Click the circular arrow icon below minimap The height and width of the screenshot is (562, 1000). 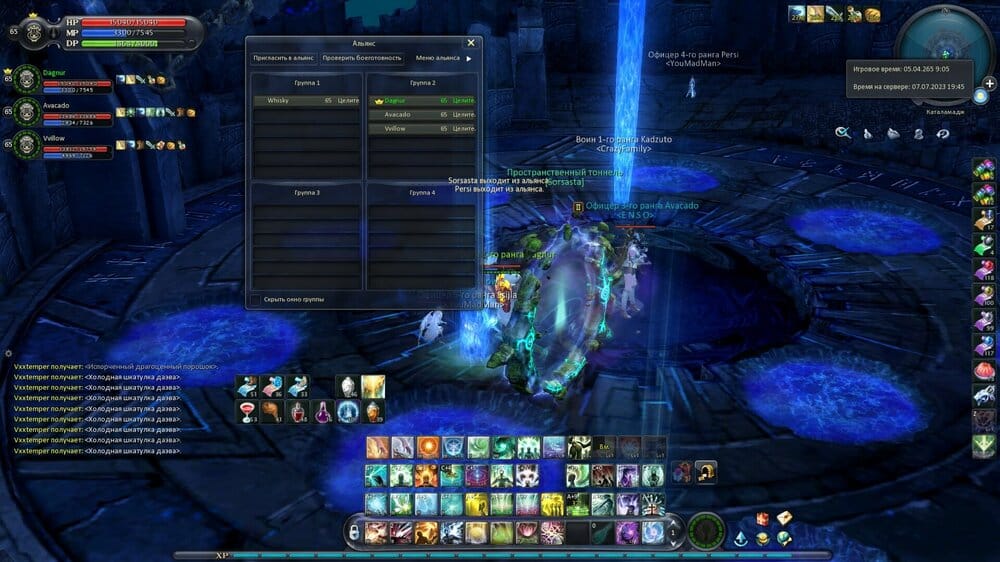[x=942, y=133]
